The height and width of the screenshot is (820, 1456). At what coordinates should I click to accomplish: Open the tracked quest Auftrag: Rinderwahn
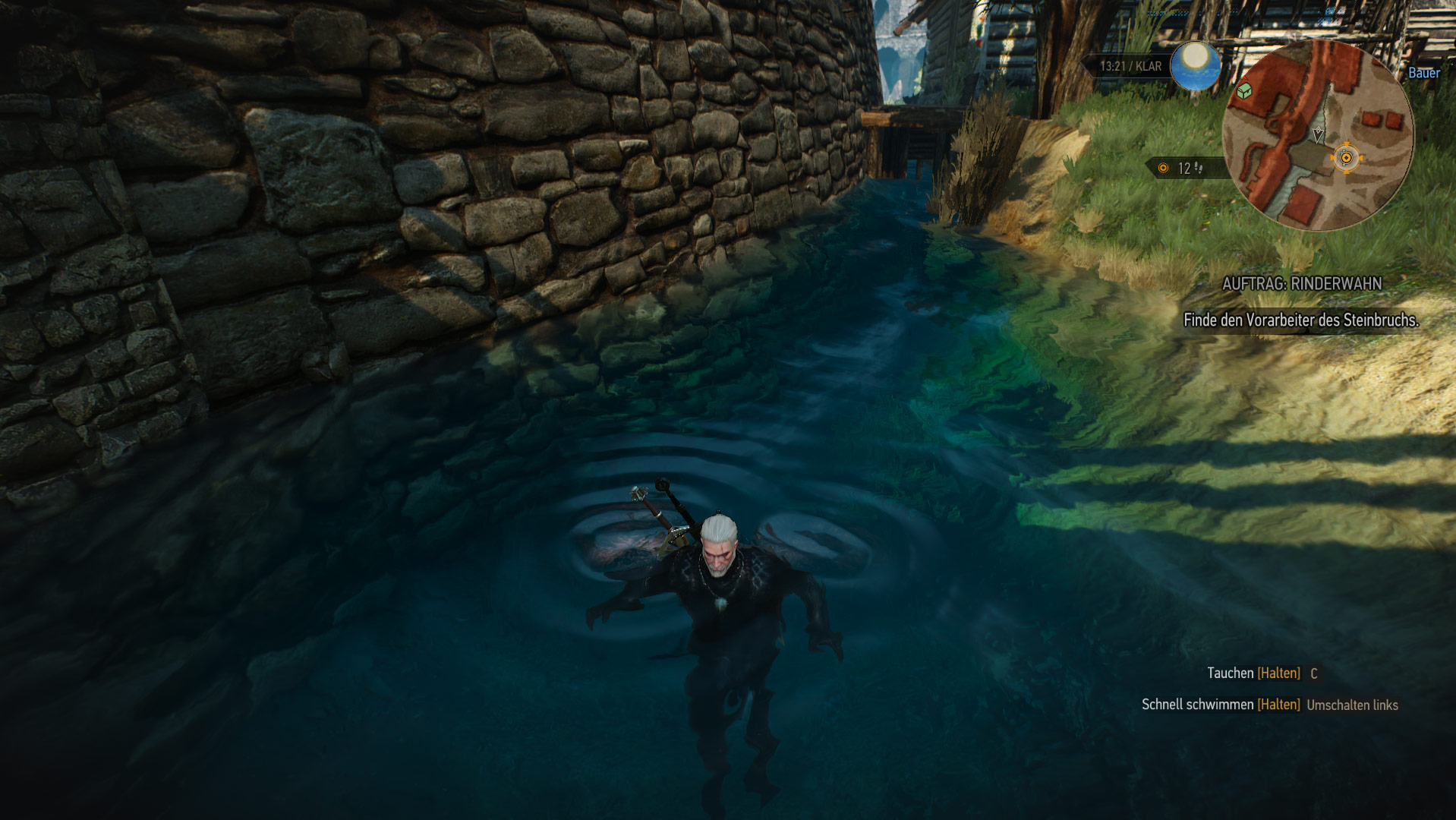(1301, 284)
